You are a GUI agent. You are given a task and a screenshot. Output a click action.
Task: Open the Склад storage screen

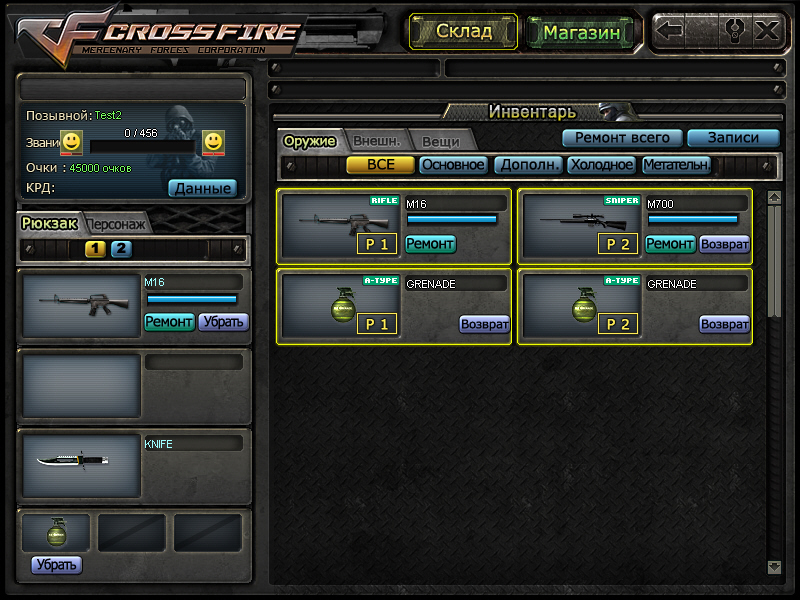(463, 31)
